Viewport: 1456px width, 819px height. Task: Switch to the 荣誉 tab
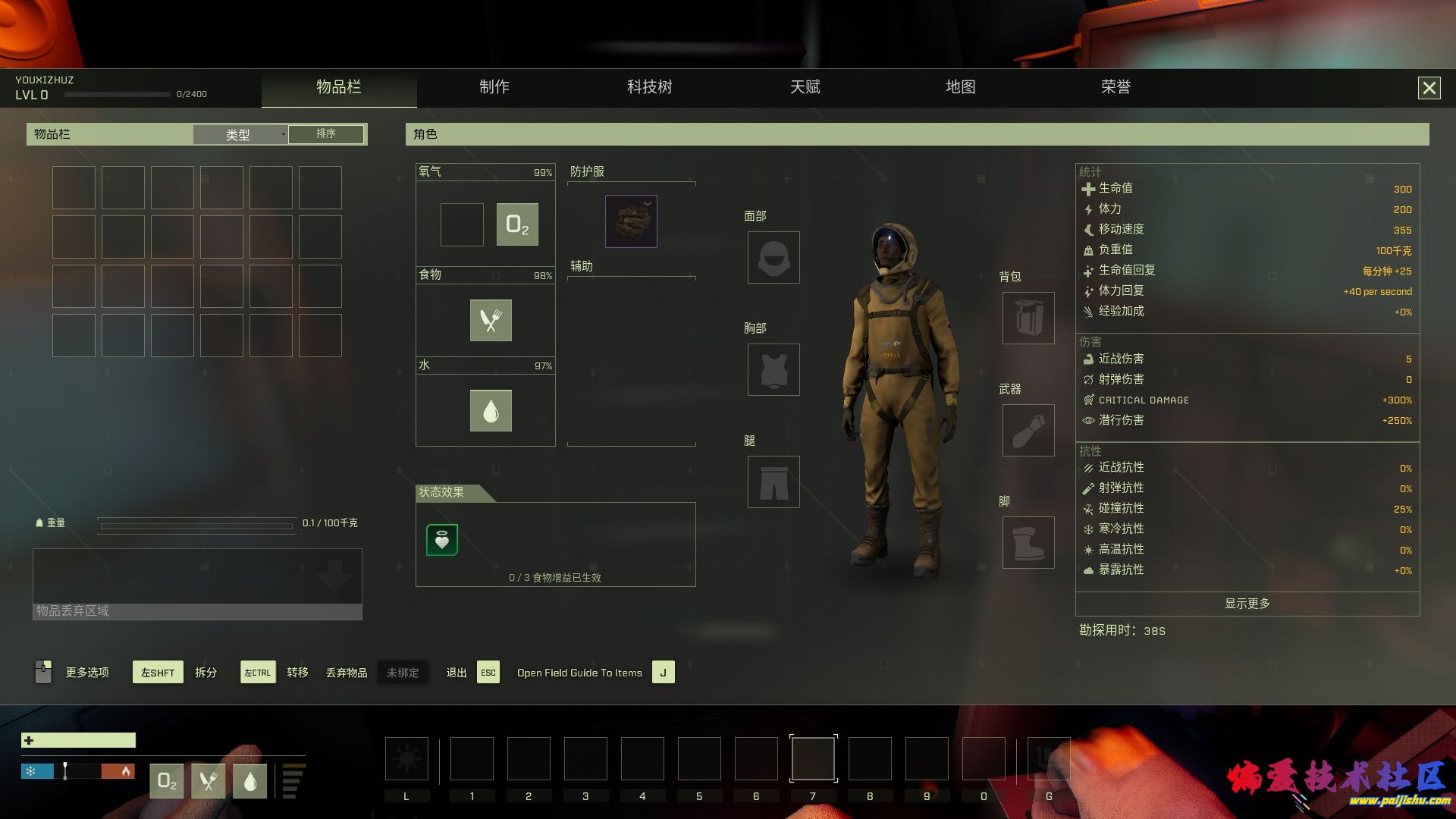(1116, 87)
